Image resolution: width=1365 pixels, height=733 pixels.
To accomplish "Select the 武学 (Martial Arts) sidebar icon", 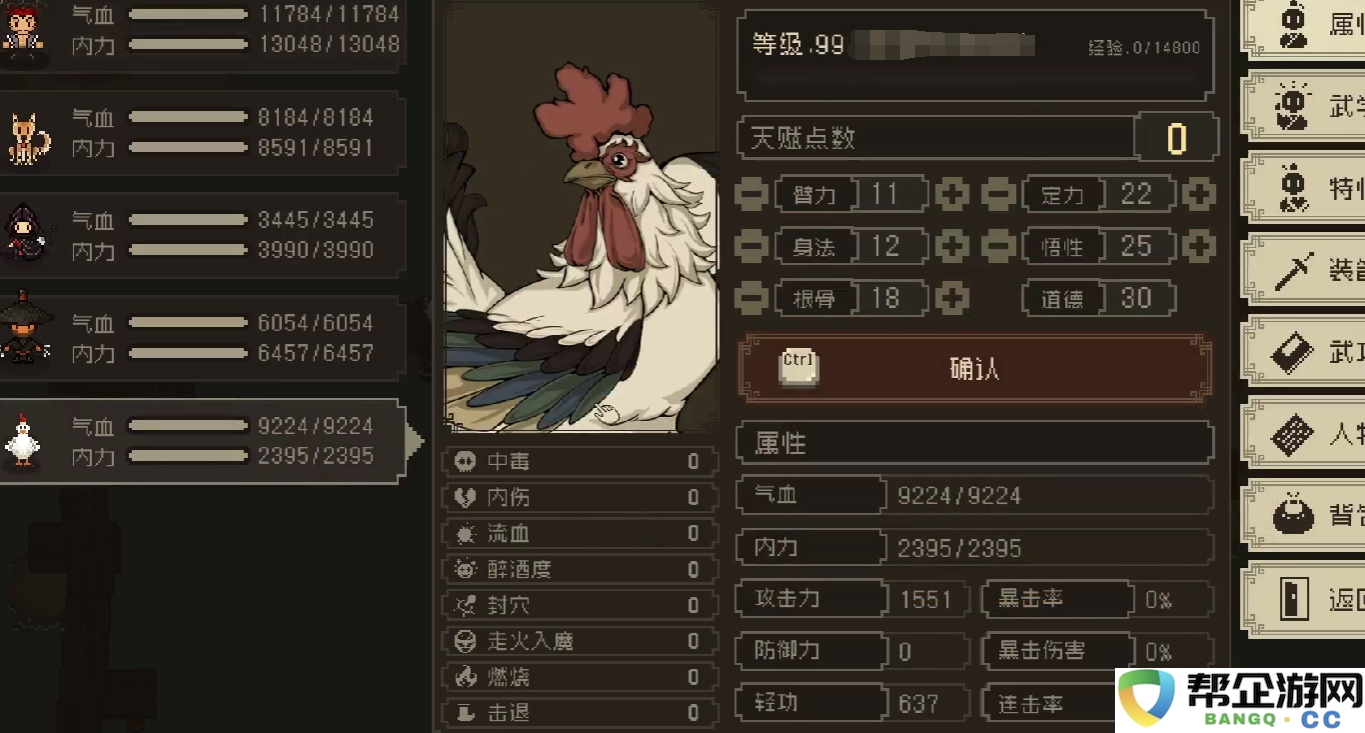I will 1290,106.
